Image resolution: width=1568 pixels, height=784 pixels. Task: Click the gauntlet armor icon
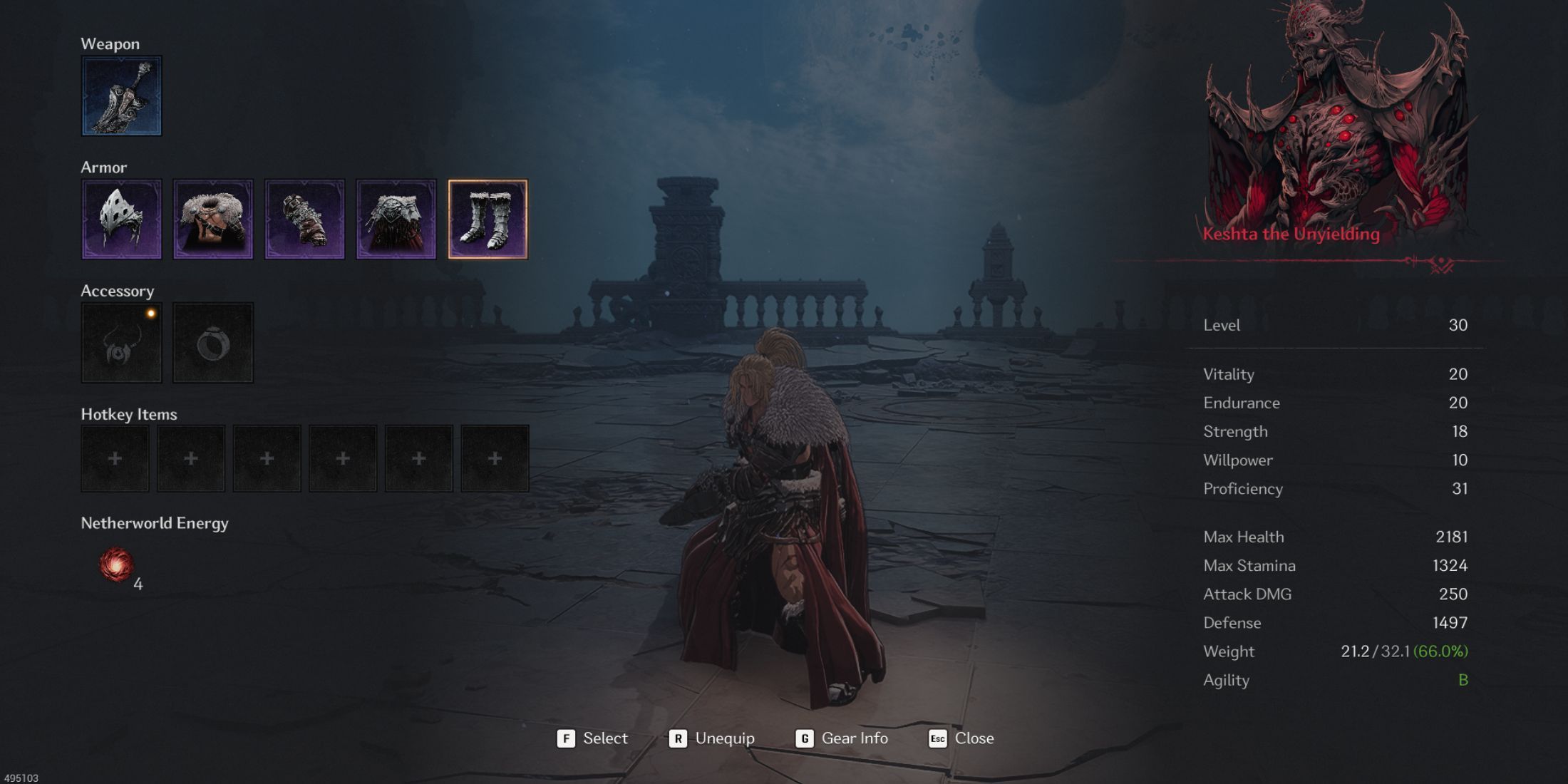pos(305,219)
